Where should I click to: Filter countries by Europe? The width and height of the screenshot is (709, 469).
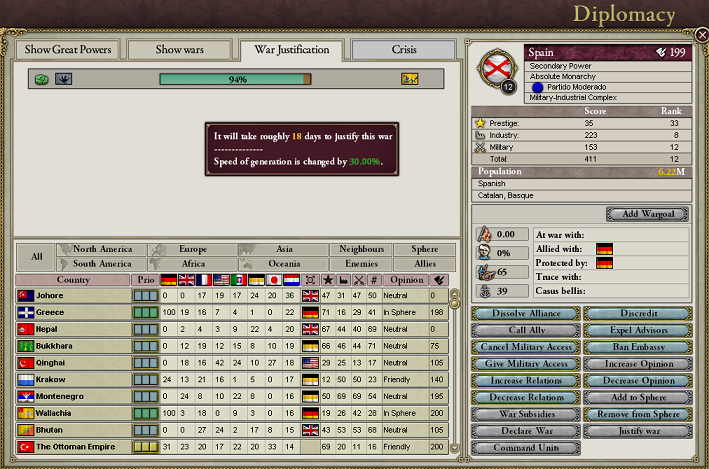point(192,249)
